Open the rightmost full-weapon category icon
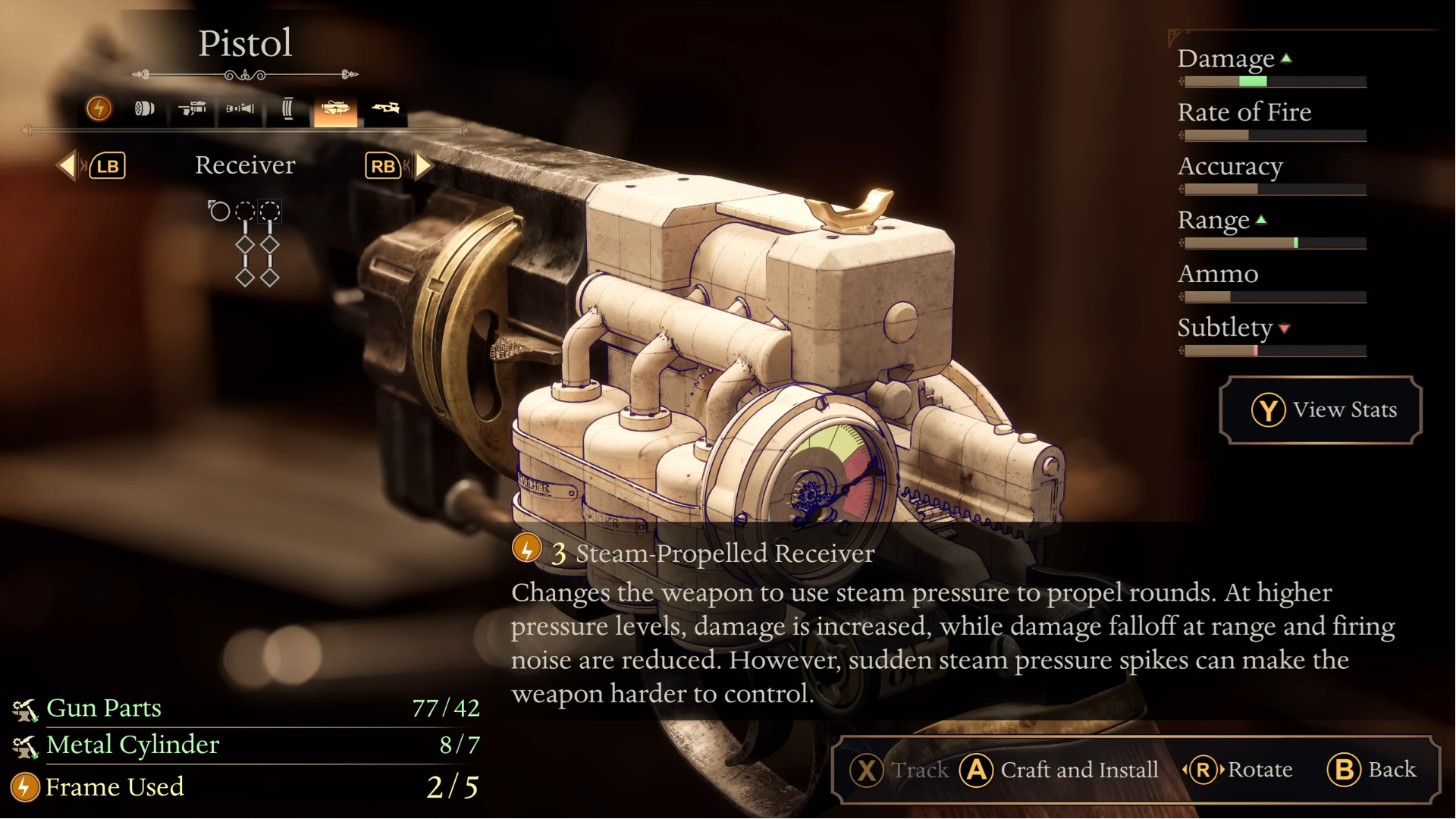 coord(386,108)
